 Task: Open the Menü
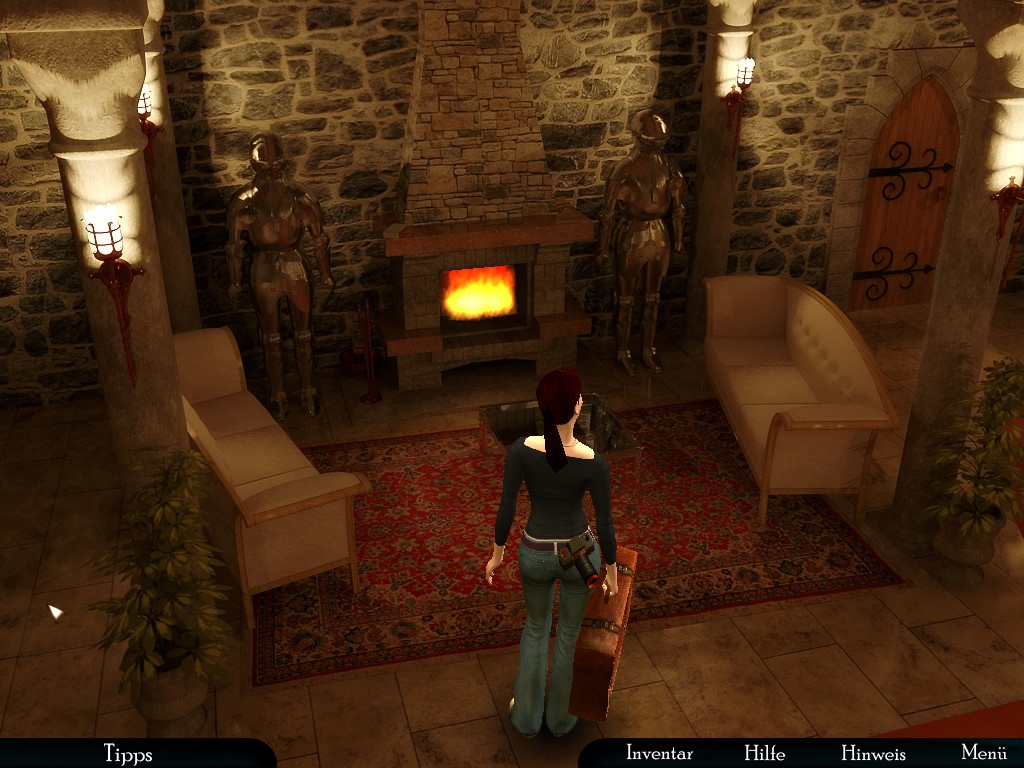click(983, 753)
